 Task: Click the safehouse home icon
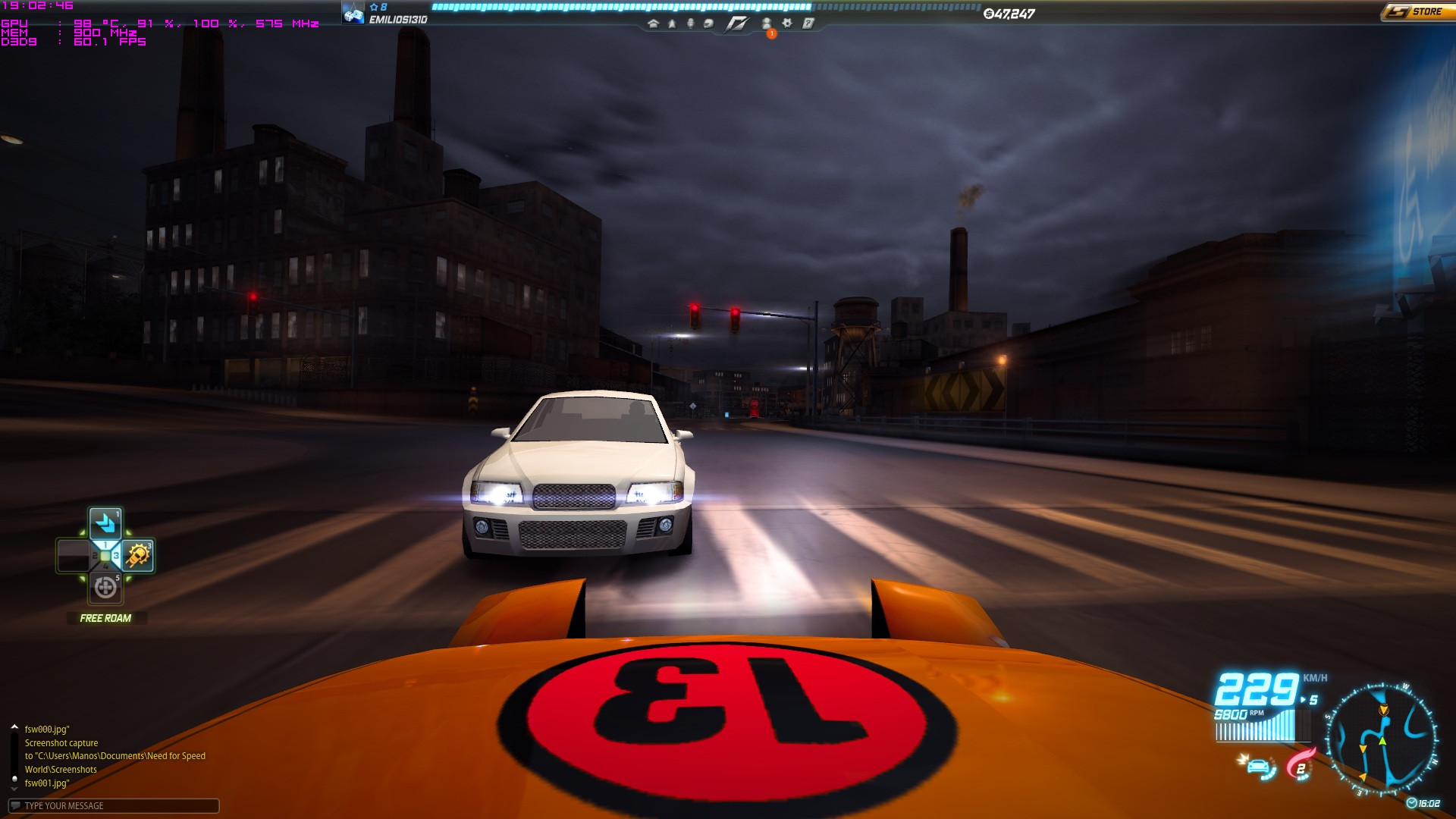point(653,24)
